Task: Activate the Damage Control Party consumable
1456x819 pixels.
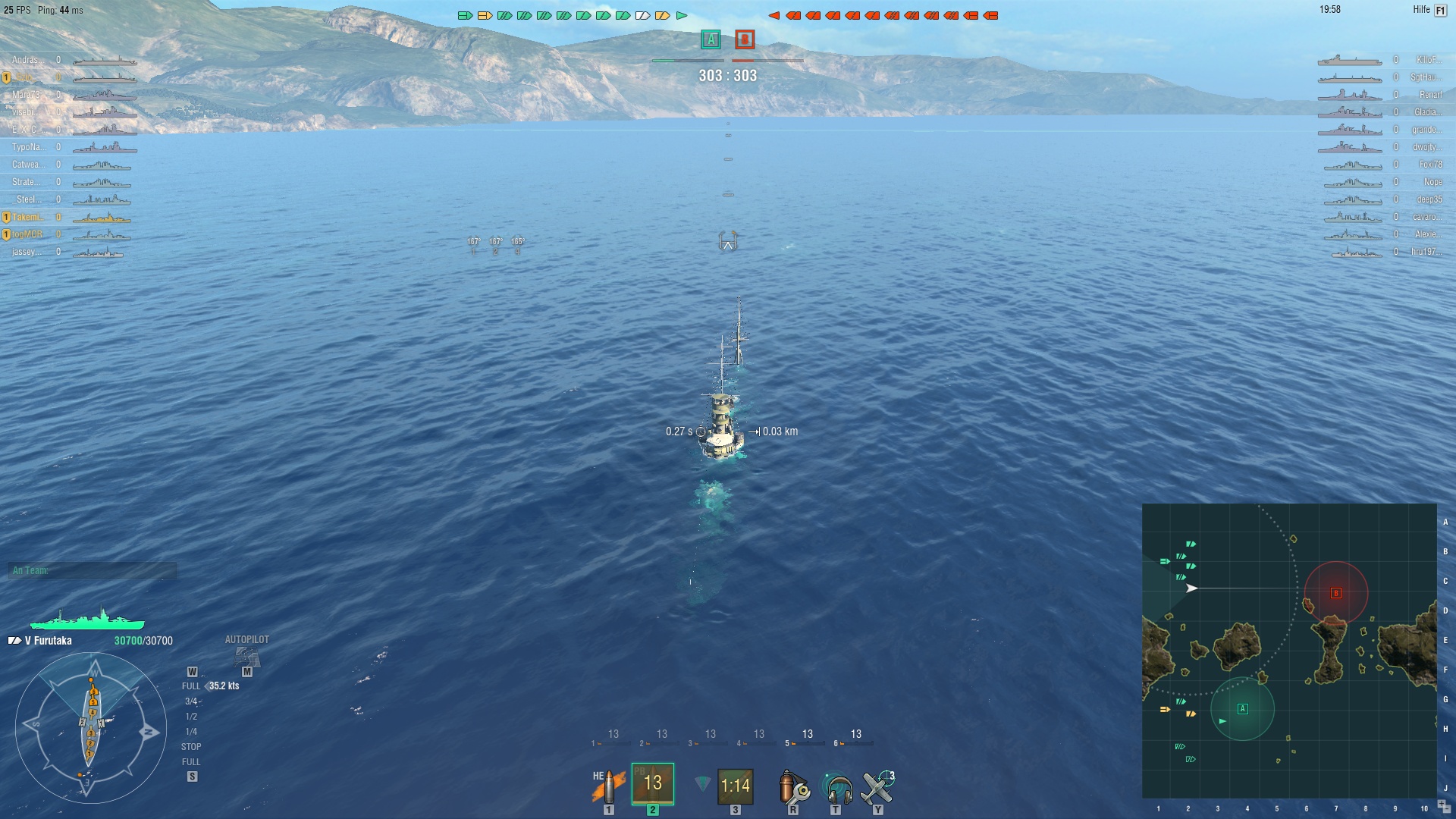Action: pos(793,787)
